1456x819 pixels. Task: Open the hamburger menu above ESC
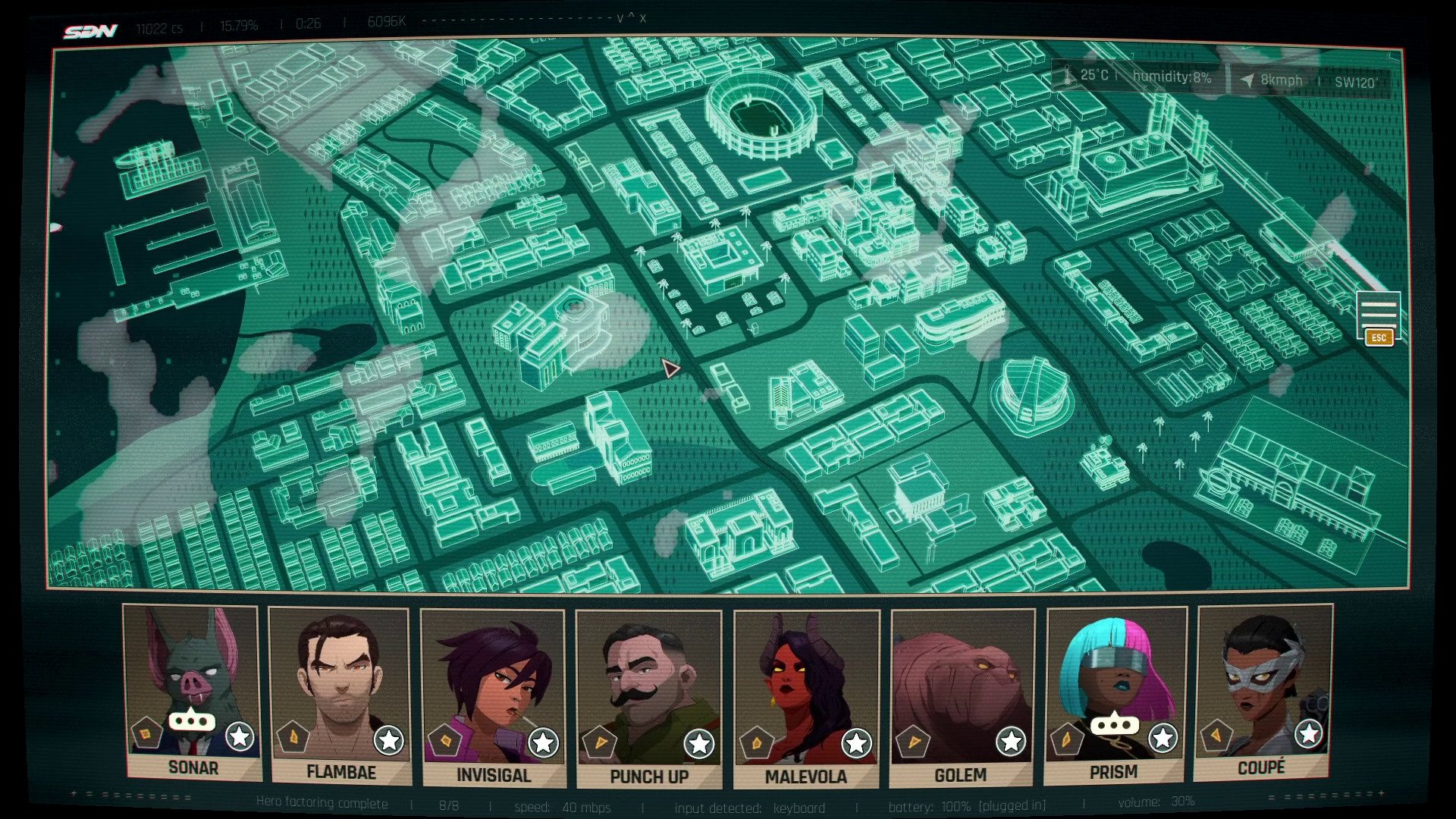point(1378,312)
